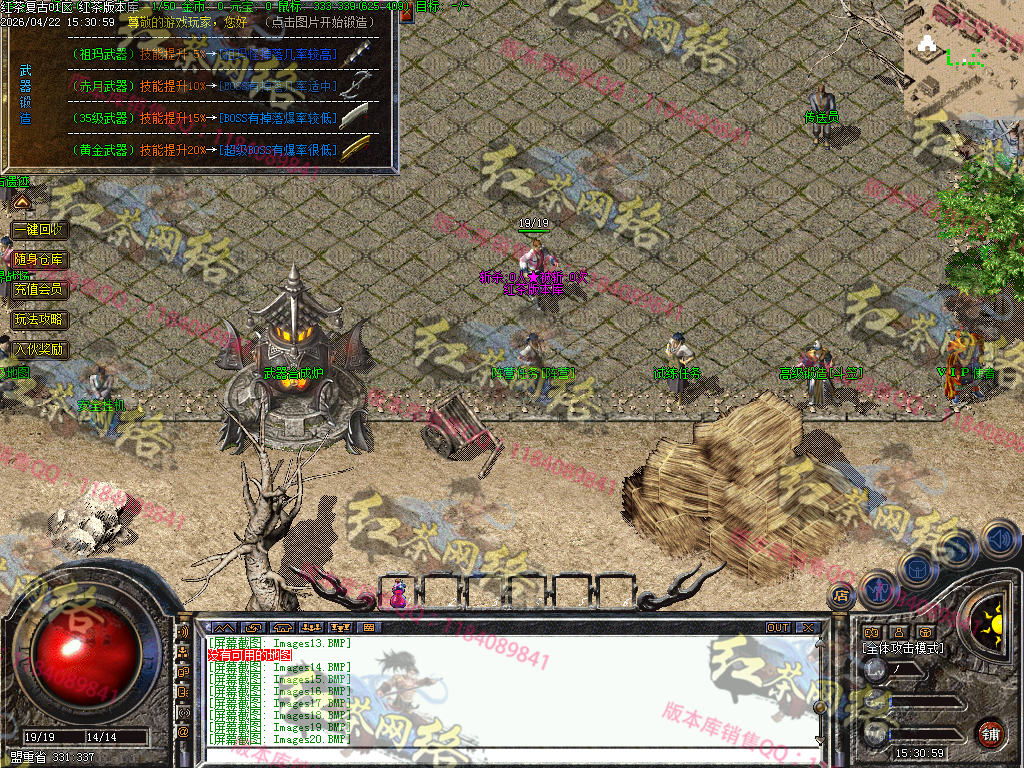This screenshot has height=768, width=1024.
Task: Show the 玩法攻略 gameplay guide
Action: (40, 320)
